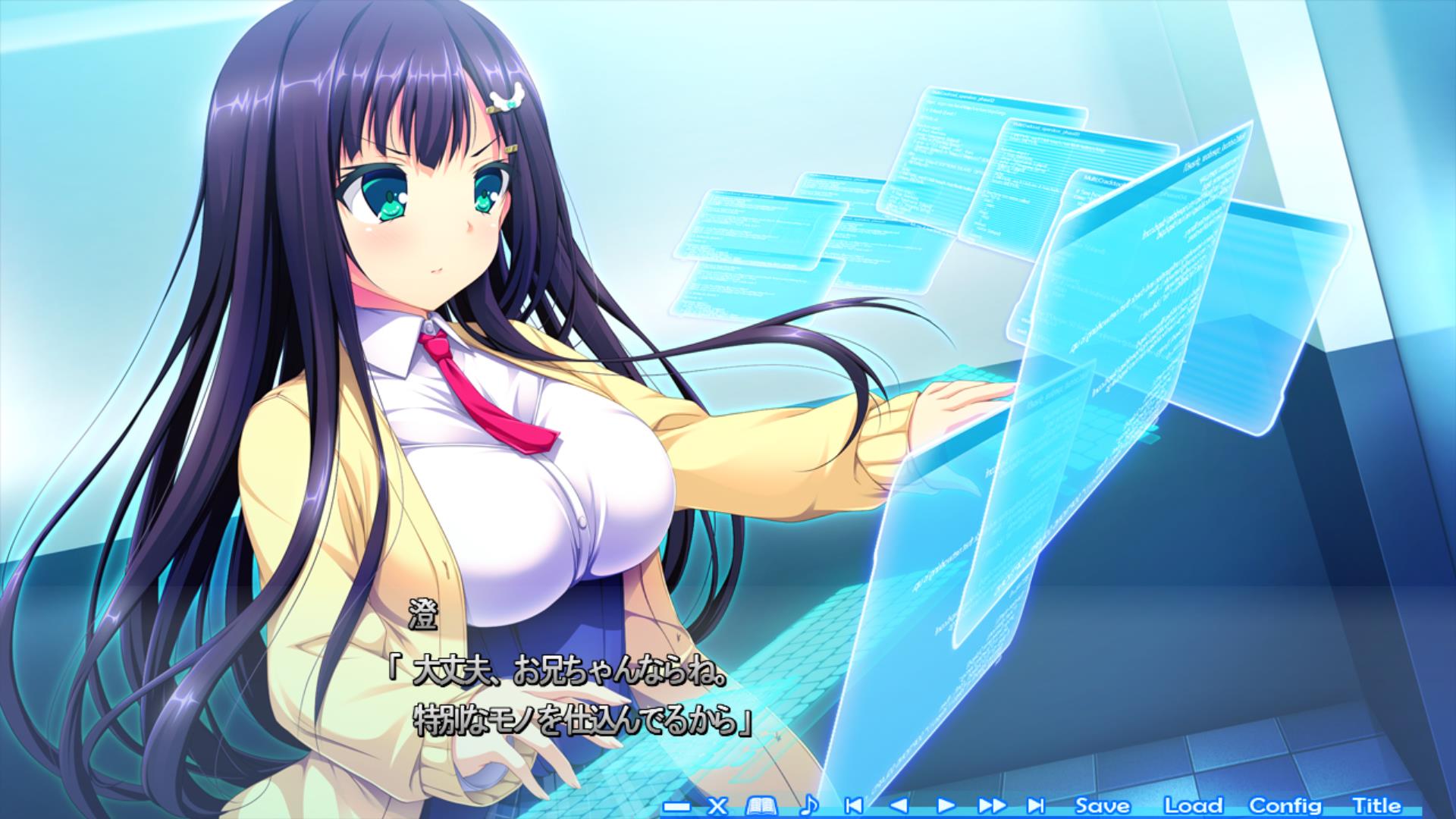The width and height of the screenshot is (1456, 819).
Task: Start auto-play with the play arrow
Action: 945,805
